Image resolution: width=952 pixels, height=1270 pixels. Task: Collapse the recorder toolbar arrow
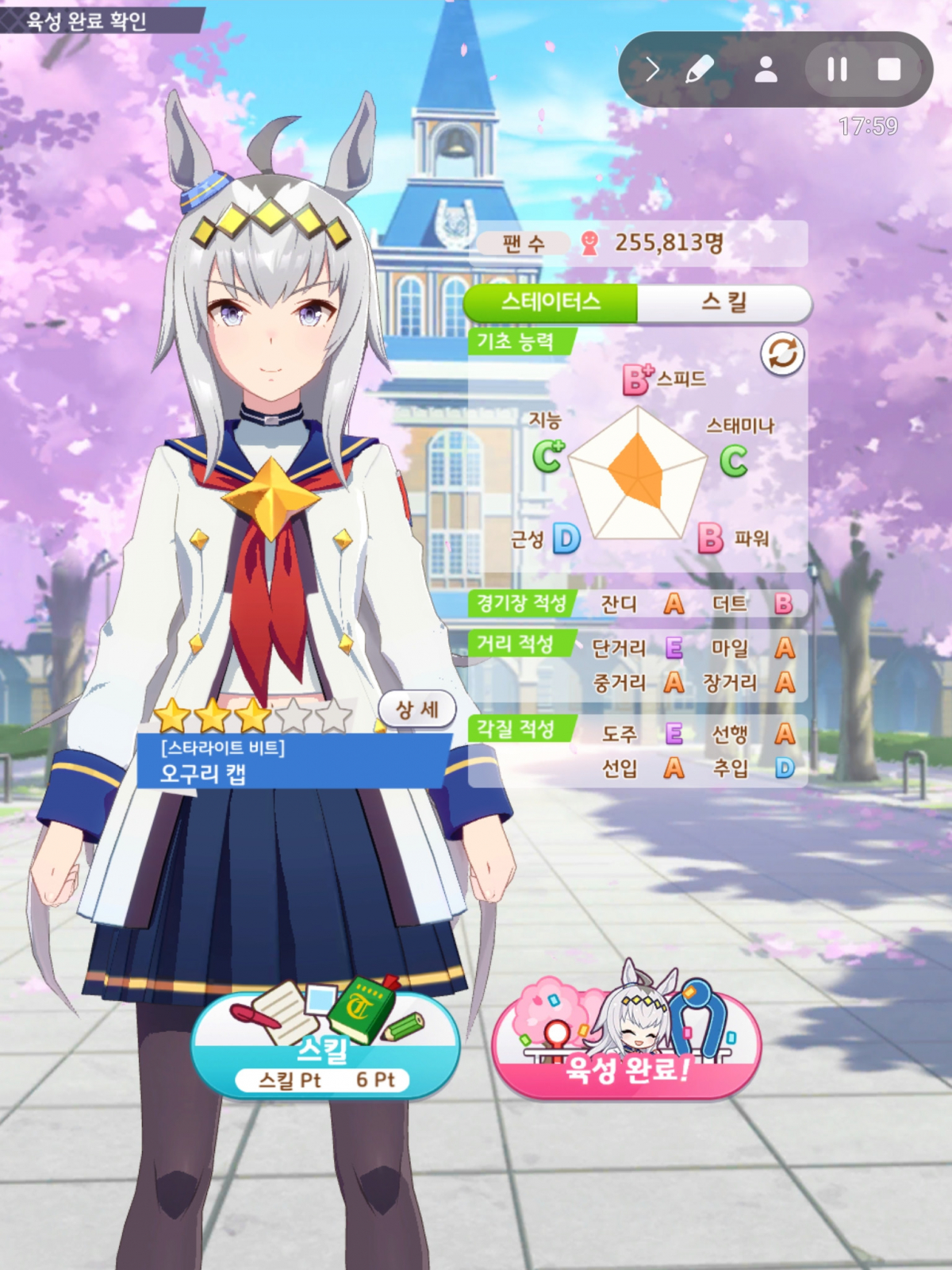coord(652,70)
